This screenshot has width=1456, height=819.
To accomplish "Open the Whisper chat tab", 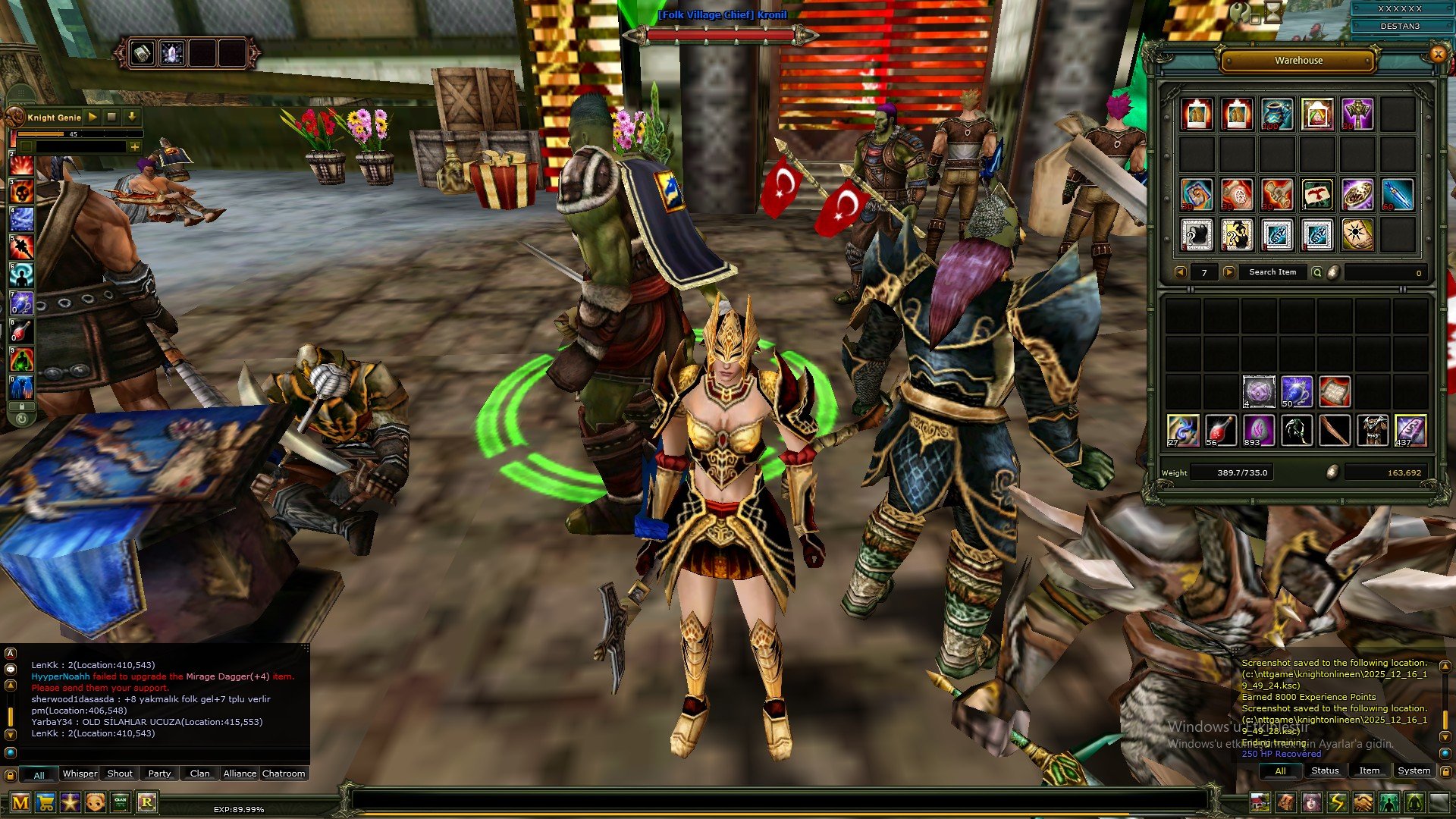I will 80,773.
